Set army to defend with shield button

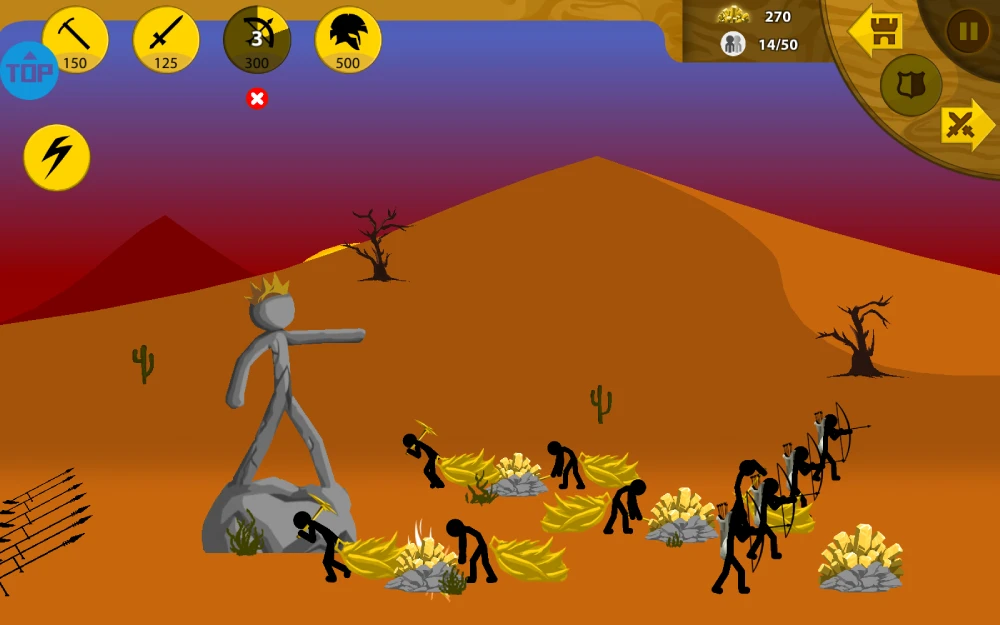(911, 85)
